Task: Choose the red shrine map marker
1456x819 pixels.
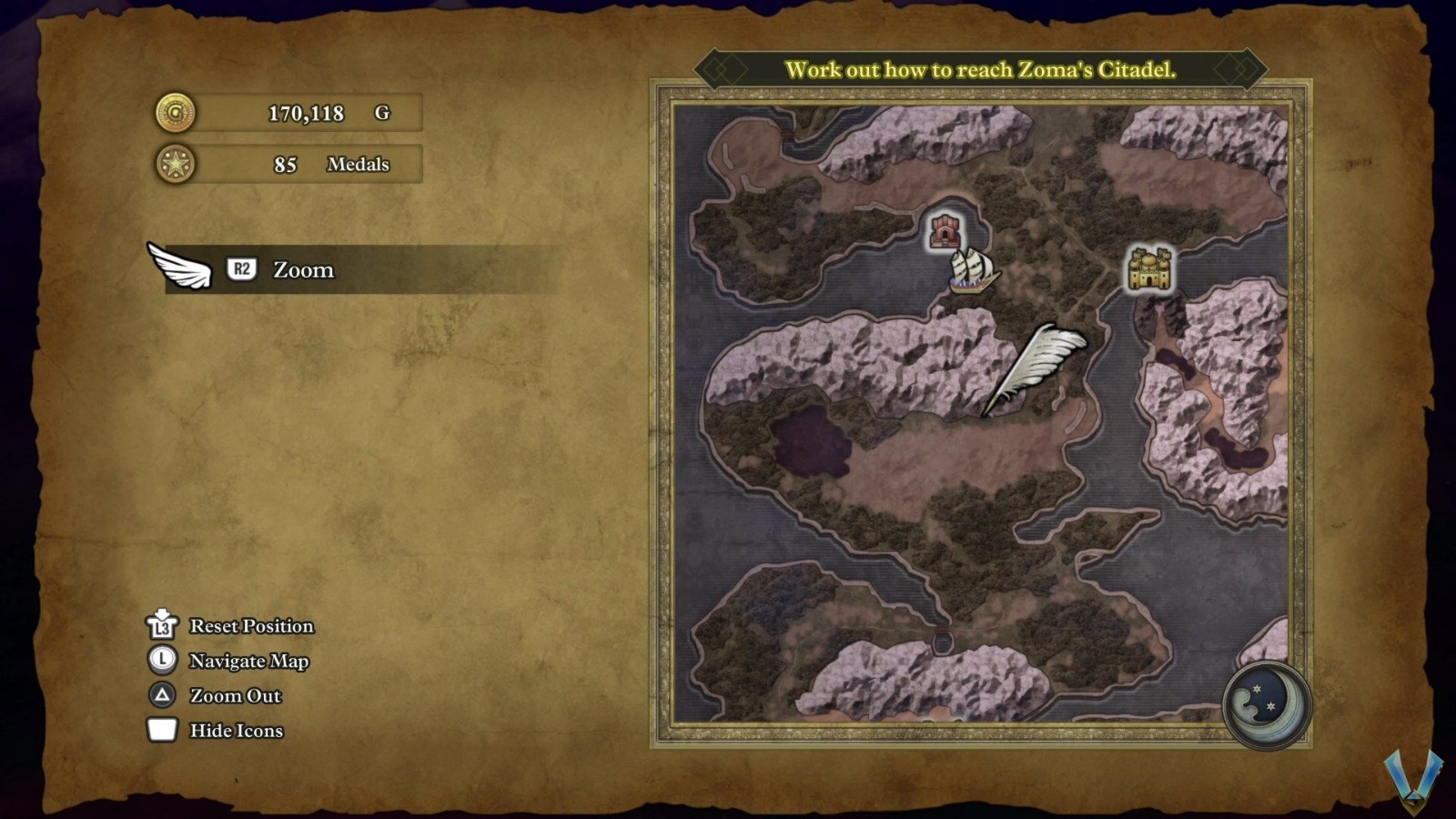Action: click(945, 230)
